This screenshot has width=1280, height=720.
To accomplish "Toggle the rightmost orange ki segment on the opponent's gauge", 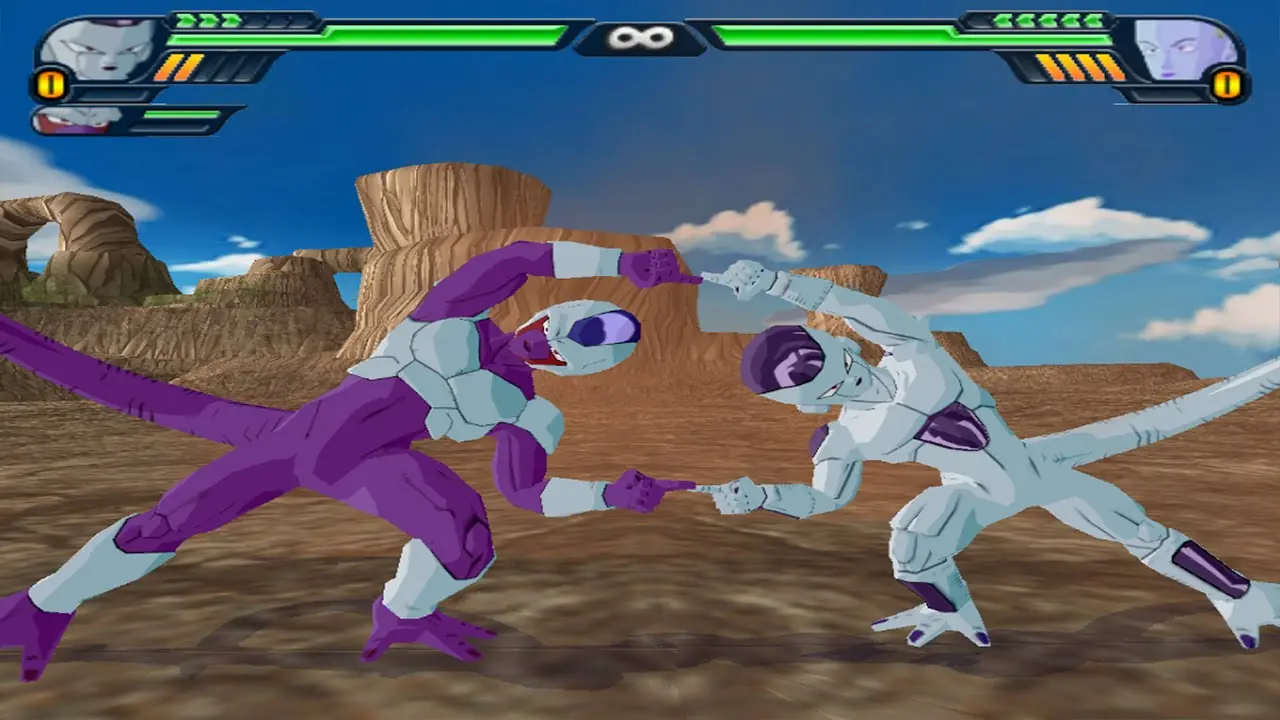I will click(x=1110, y=65).
